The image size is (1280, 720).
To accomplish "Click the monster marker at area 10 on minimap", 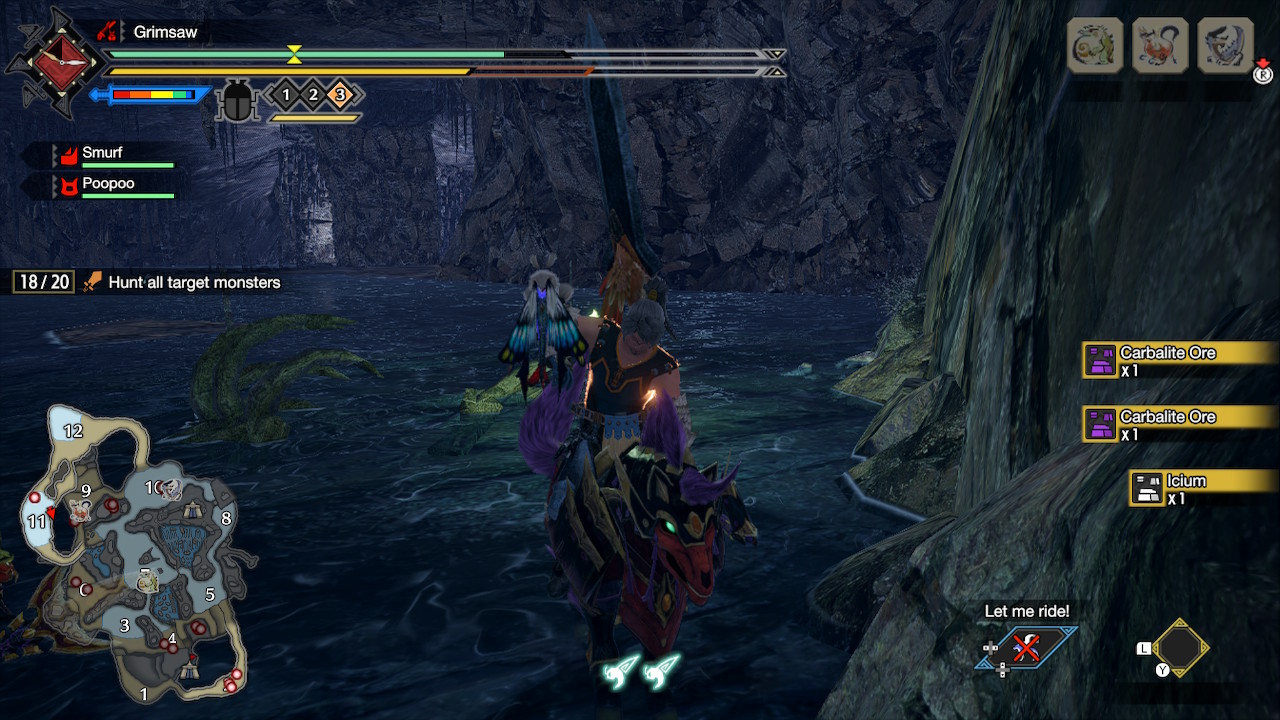I will 171,489.
